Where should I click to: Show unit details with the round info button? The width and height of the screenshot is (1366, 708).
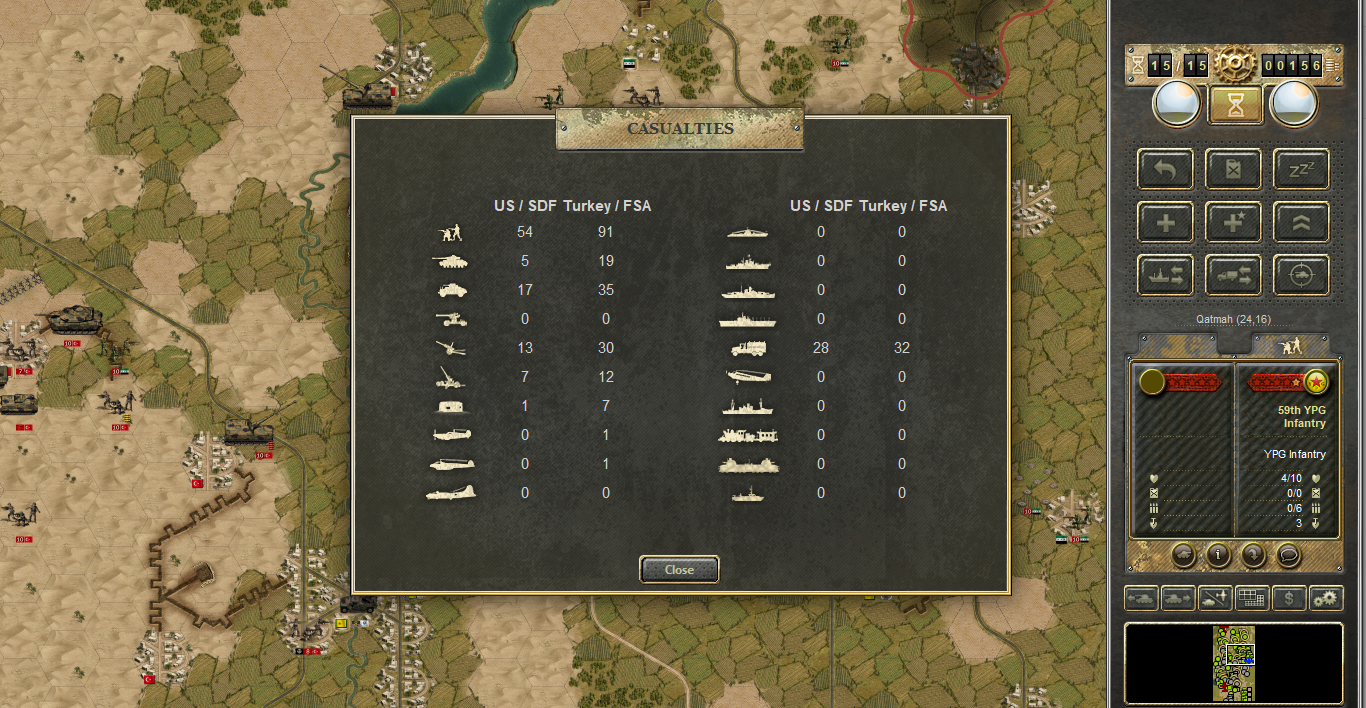tap(1218, 553)
